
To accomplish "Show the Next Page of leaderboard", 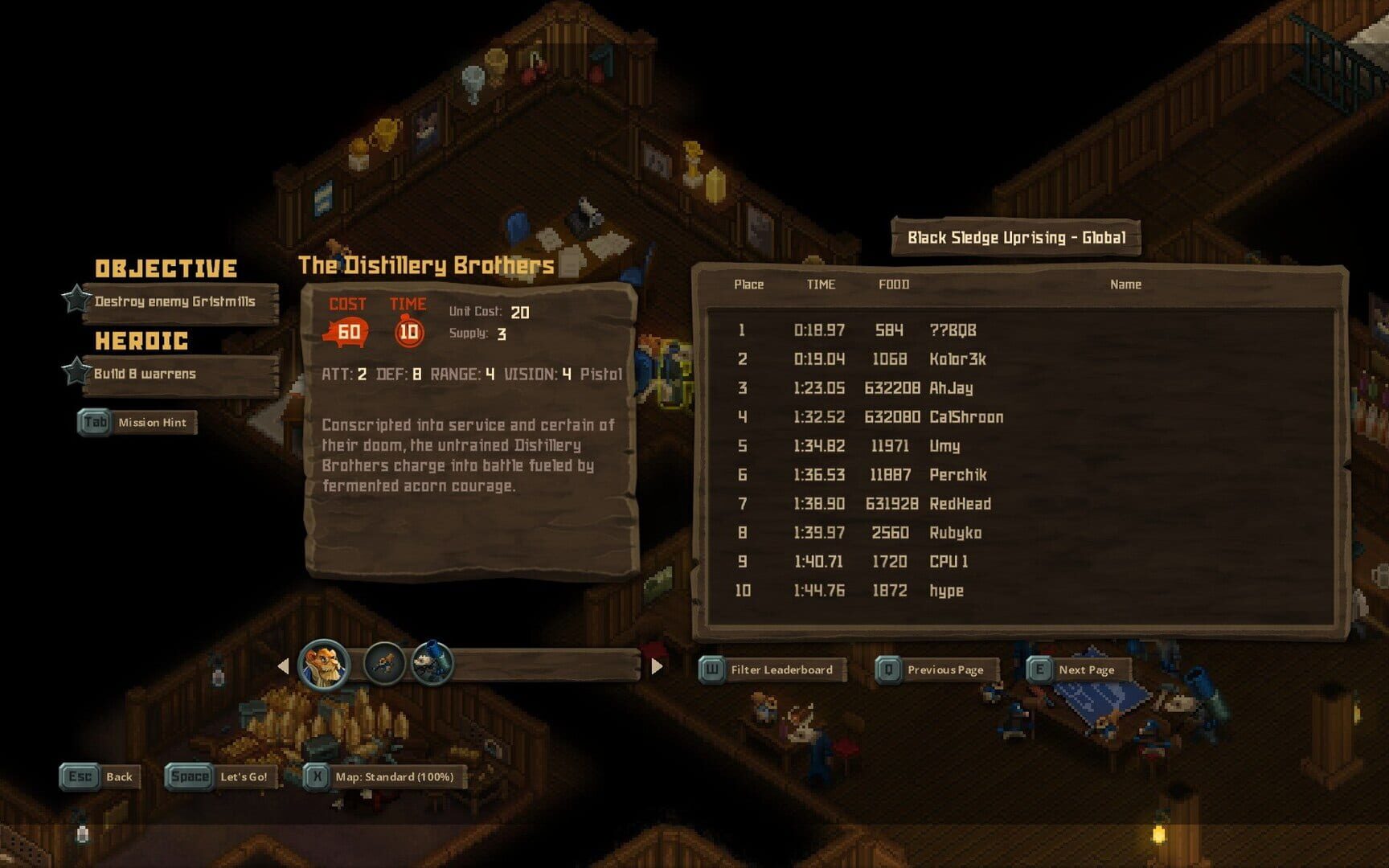I will click(1079, 669).
